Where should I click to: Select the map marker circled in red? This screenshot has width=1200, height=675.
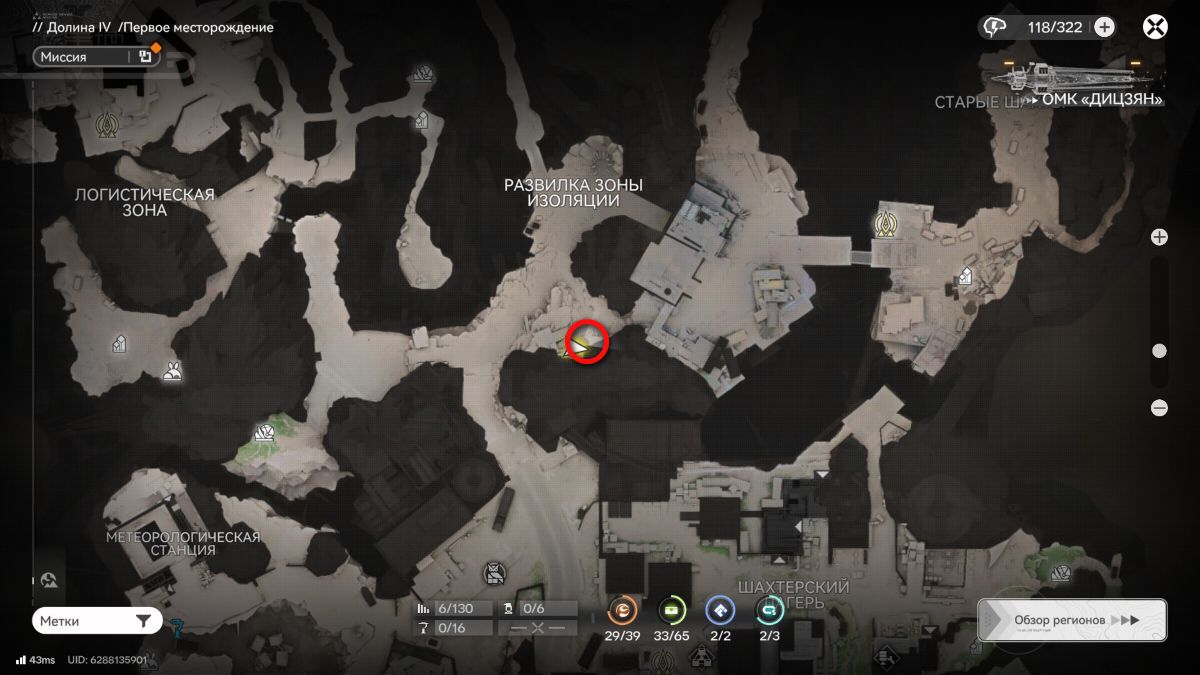pyautogui.click(x=587, y=341)
